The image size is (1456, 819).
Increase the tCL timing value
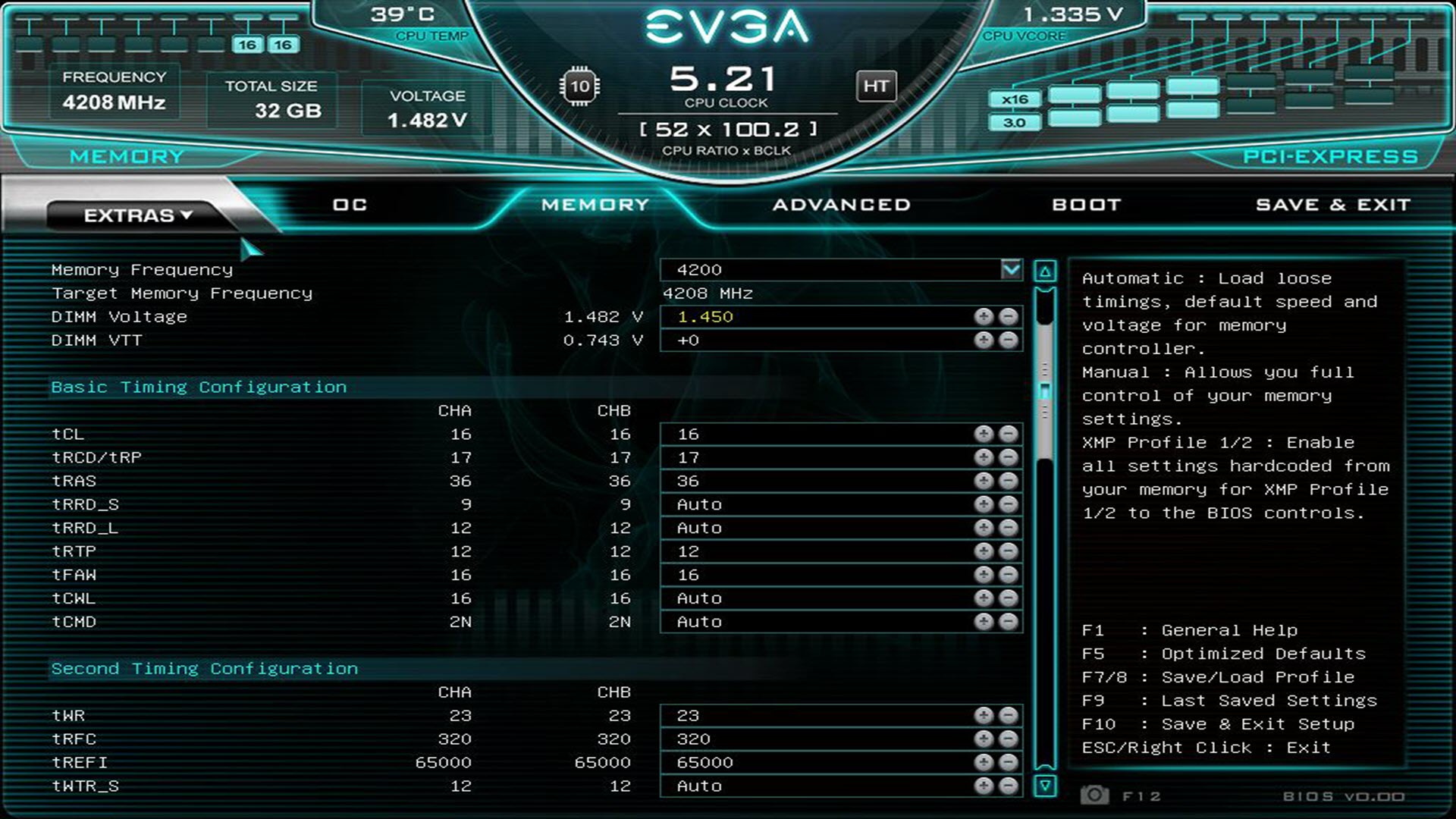point(984,434)
